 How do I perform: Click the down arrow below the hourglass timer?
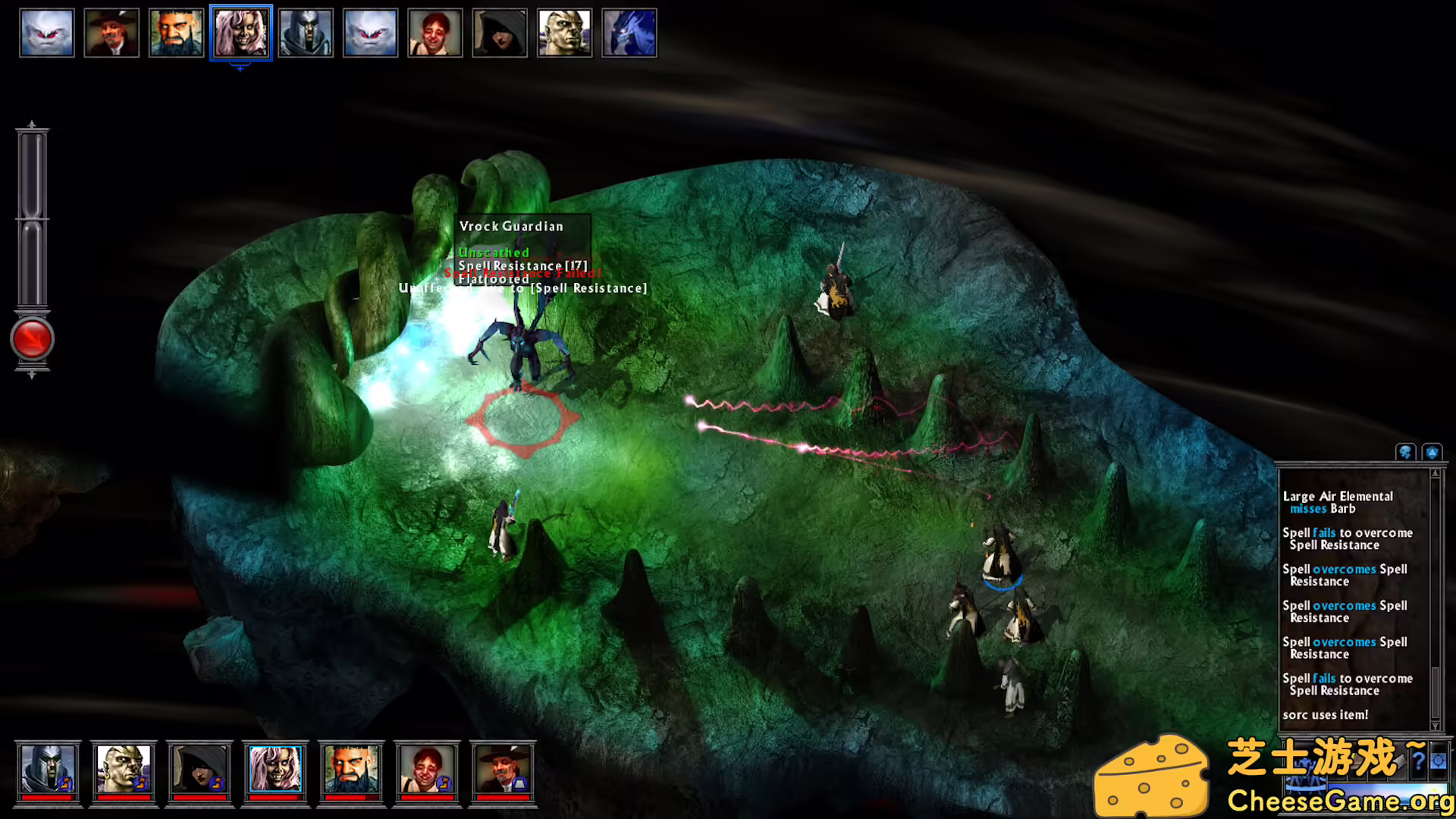(32, 373)
